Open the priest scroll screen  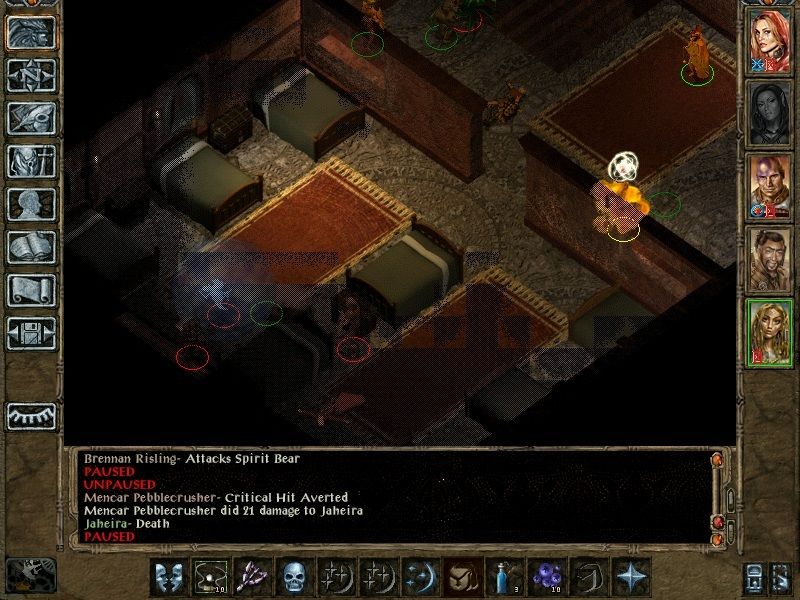pyautogui.click(x=31, y=291)
